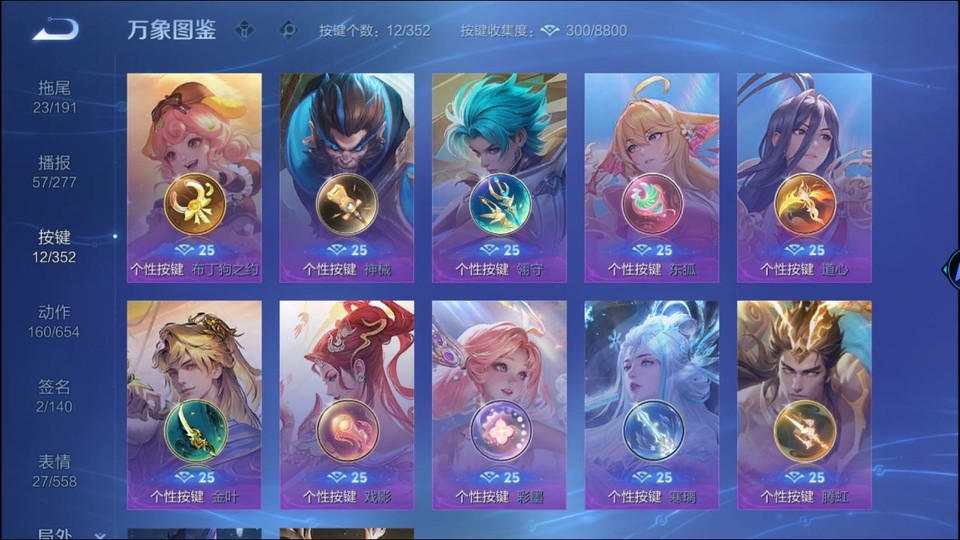
Task: Go back using the return arrow
Action: point(55,30)
